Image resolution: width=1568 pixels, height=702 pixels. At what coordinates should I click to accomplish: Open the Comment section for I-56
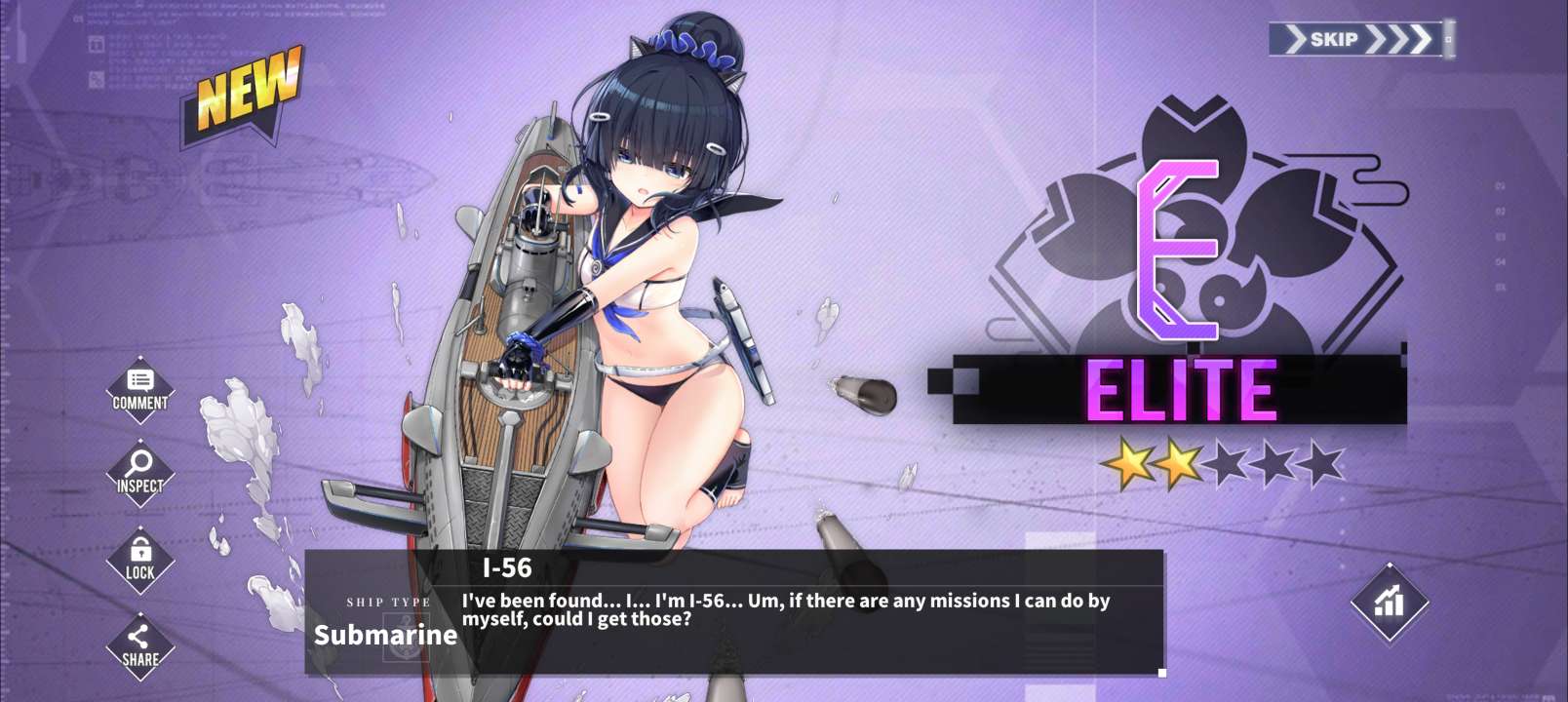139,389
